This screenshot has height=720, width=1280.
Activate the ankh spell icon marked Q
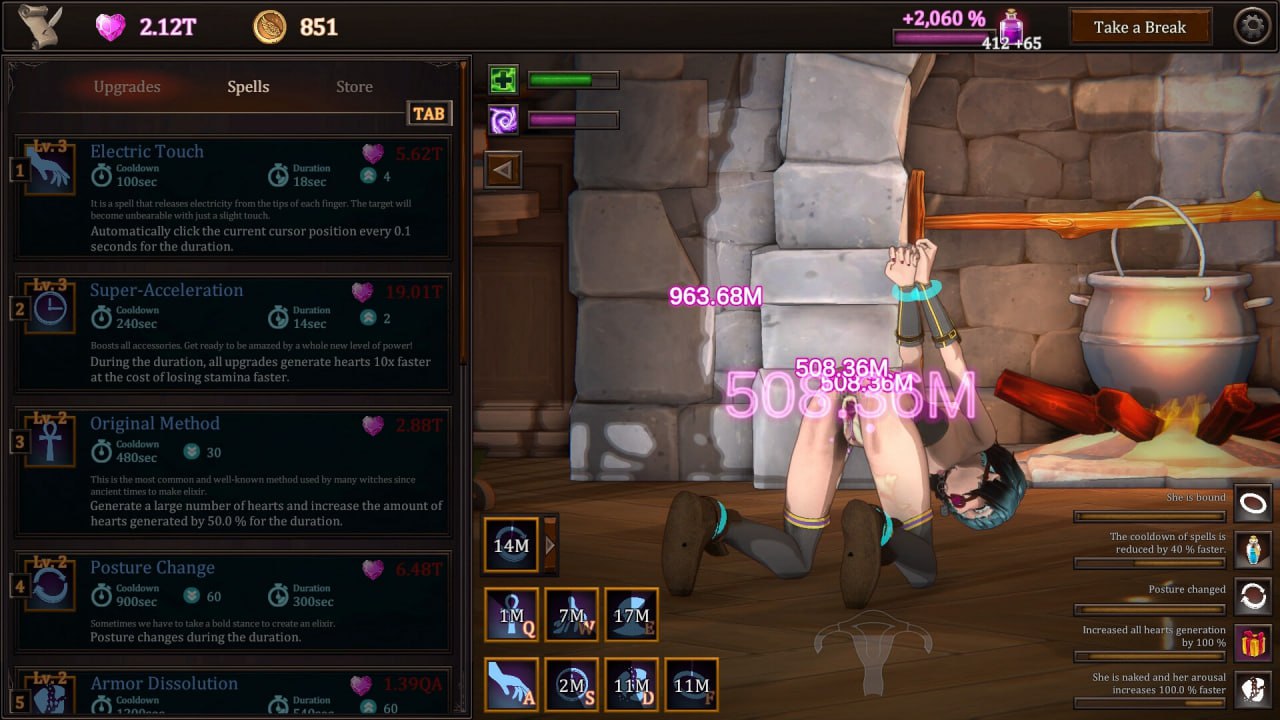511,614
